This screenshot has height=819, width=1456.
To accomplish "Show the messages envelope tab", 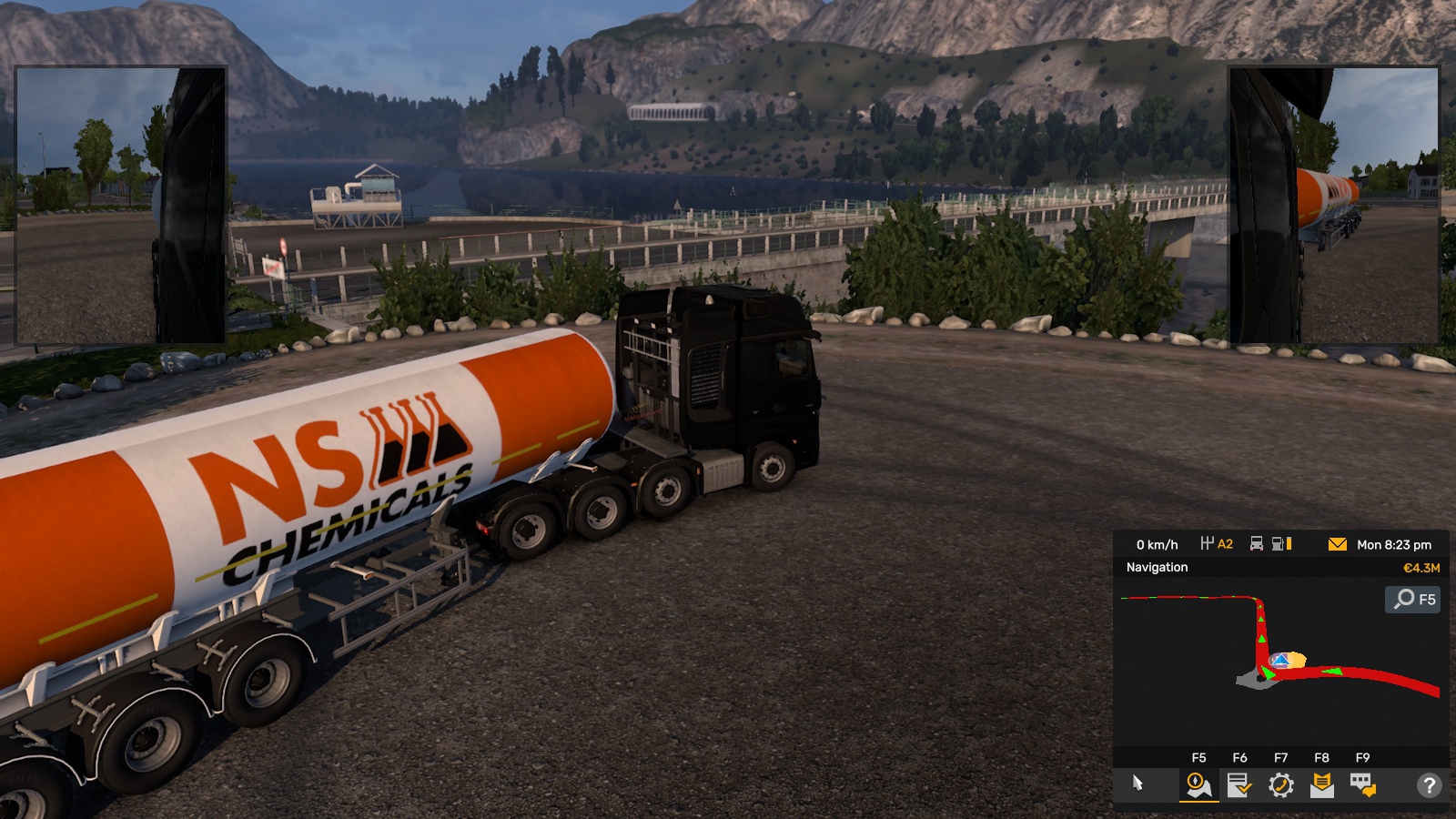I will pyautogui.click(x=1321, y=784).
